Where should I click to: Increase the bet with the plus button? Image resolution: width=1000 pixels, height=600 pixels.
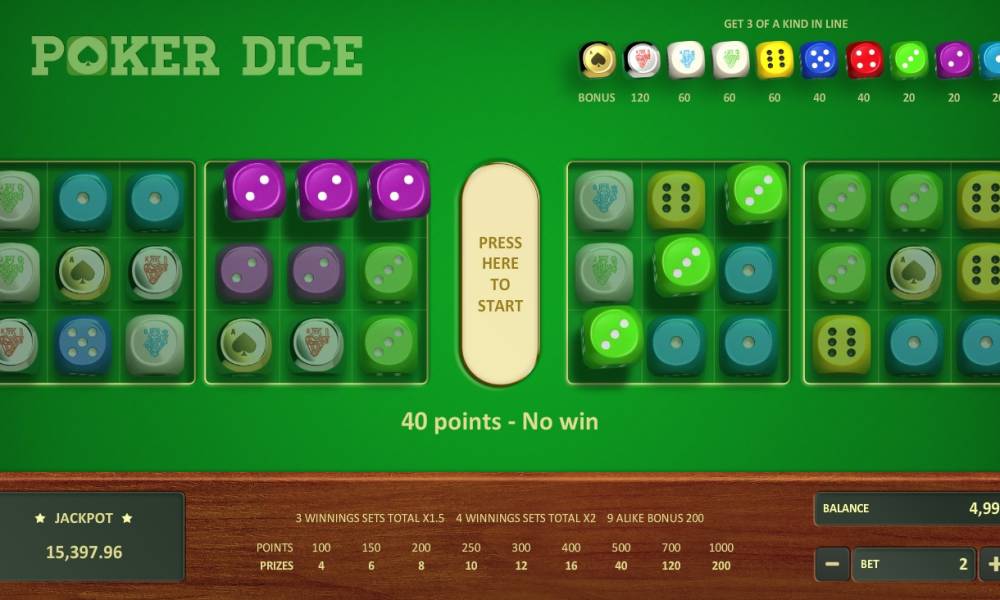(990, 564)
